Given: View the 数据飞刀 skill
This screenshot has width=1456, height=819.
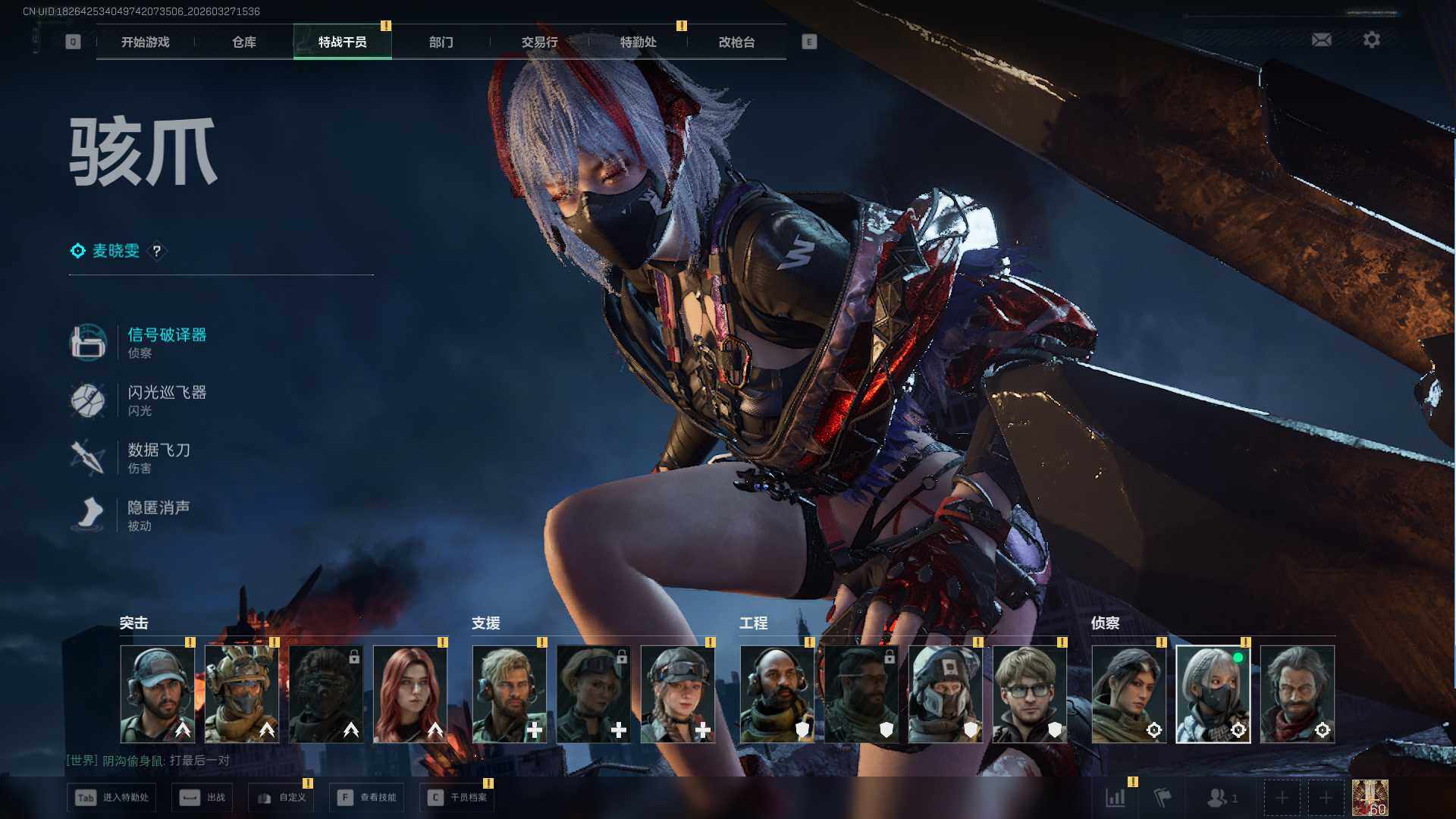Looking at the screenshot, I should pyautogui.click(x=158, y=450).
